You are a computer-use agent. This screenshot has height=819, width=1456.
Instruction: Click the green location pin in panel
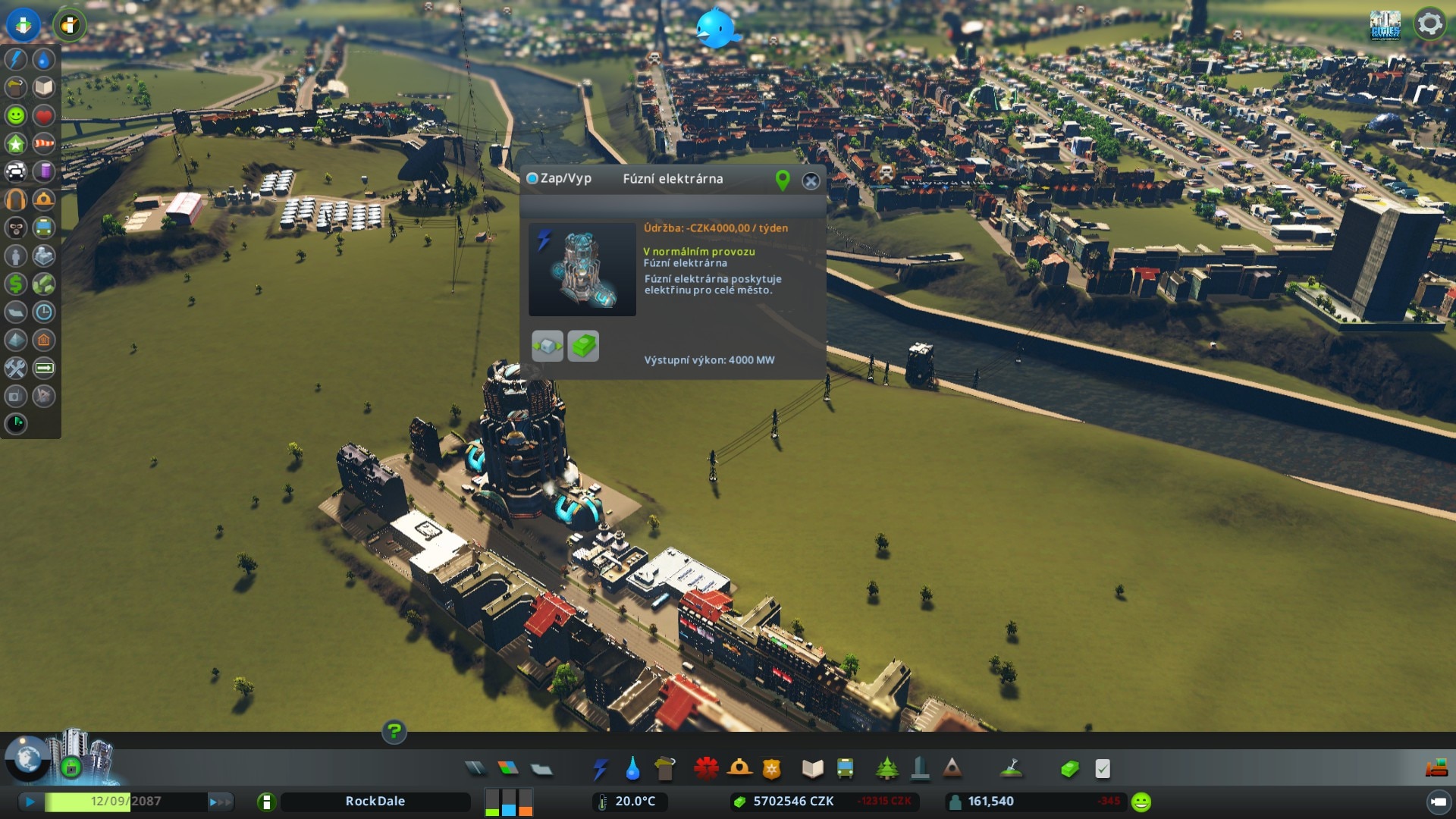click(783, 180)
